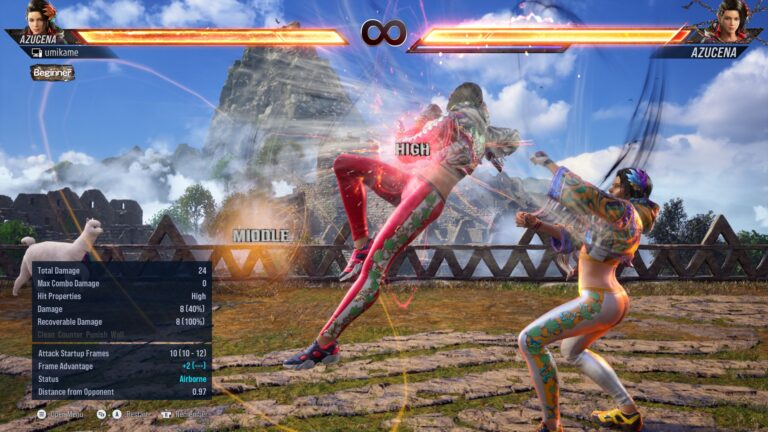Image resolution: width=768 pixels, height=432 pixels.
Task: Click the left Azucena player portrait
Action: click(43, 18)
